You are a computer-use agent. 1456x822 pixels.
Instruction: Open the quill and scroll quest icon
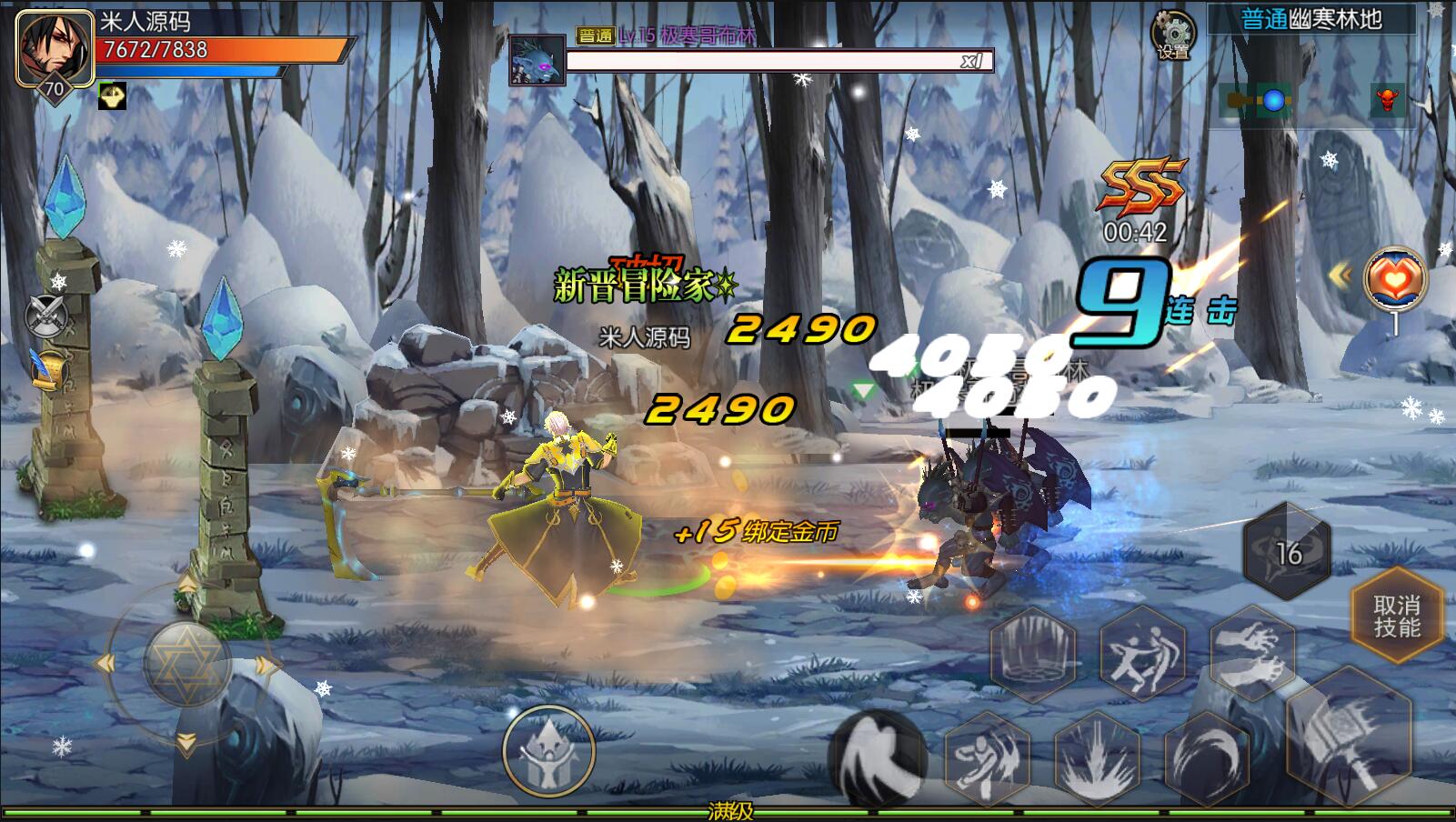47,366
